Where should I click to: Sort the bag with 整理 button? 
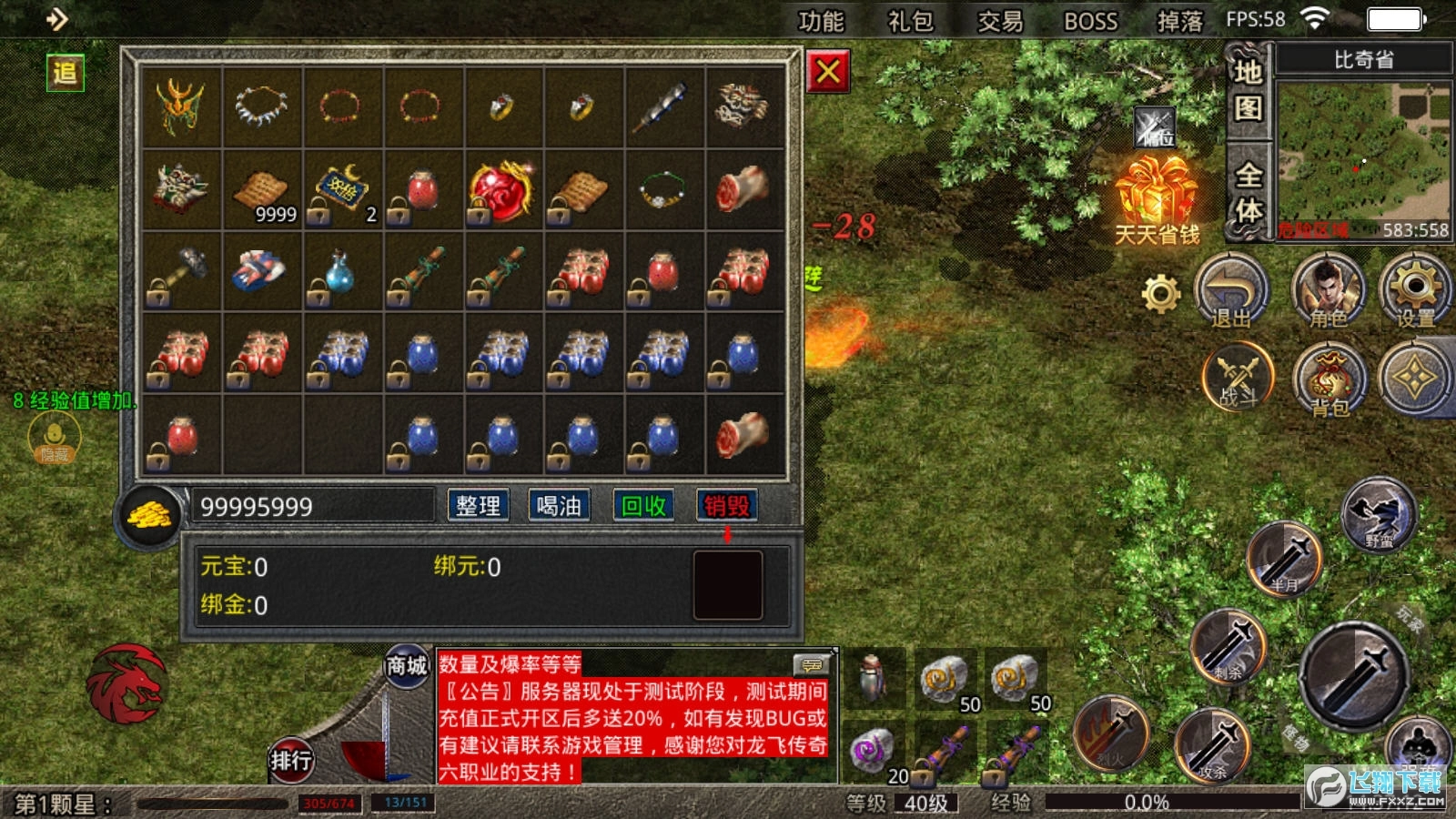(x=478, y=506)
